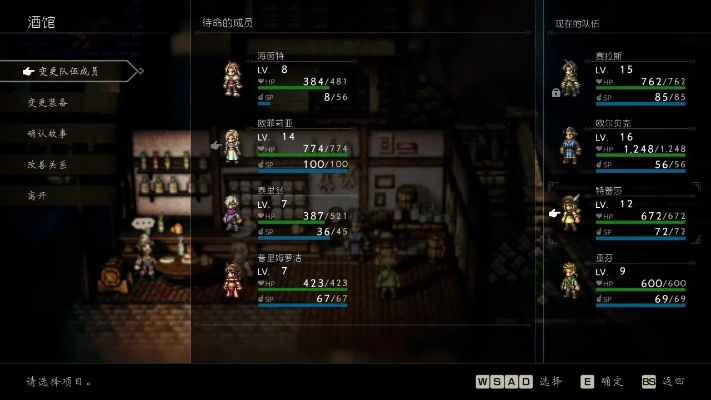Select standby member 海因特 (Lv. 8)
Viewport: 711px width, 400px height.
(x=290, y=77)
